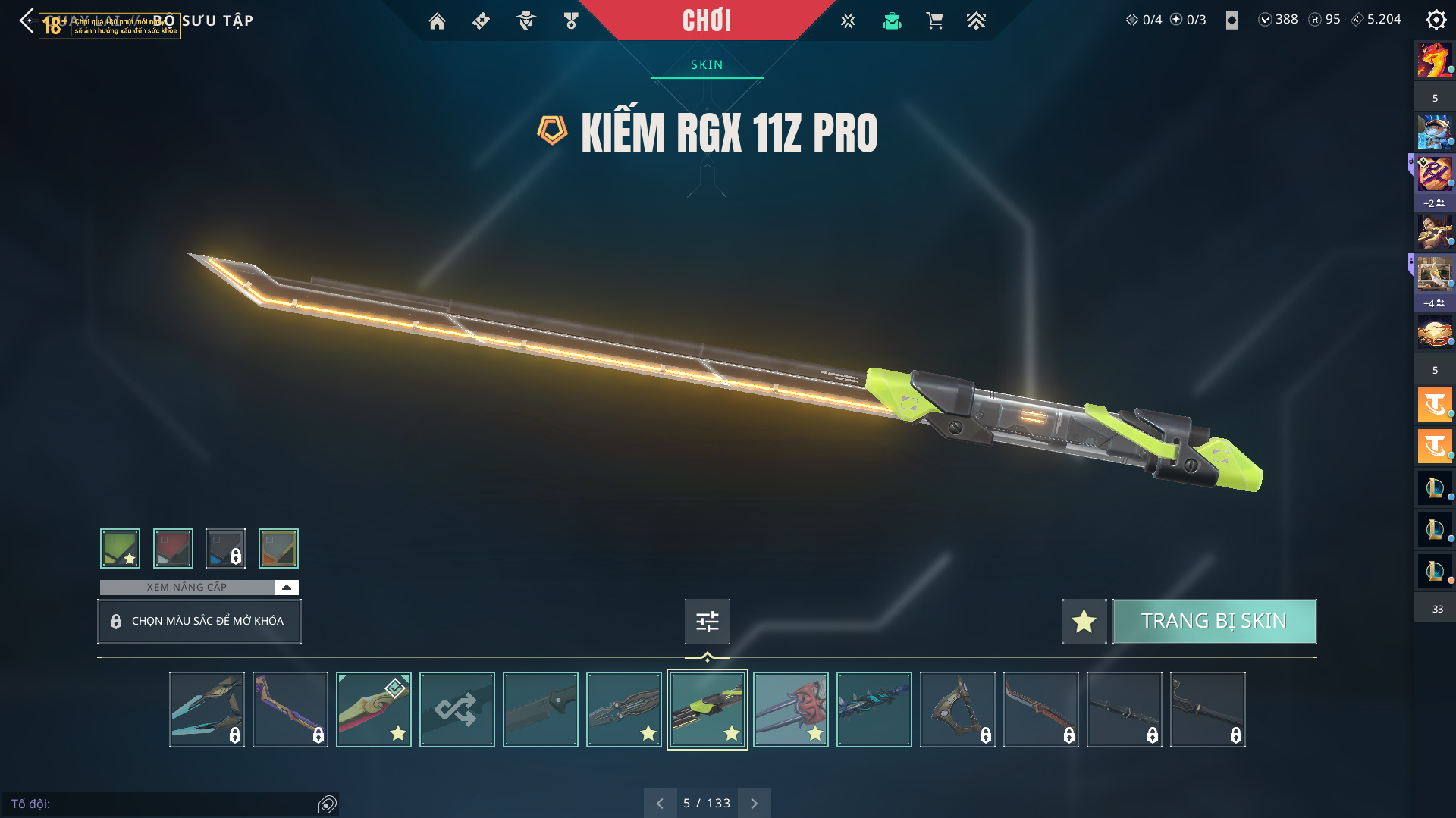Open the filter sliders button
Viewport: 1456px width, 818px height.
coord(707,622)
